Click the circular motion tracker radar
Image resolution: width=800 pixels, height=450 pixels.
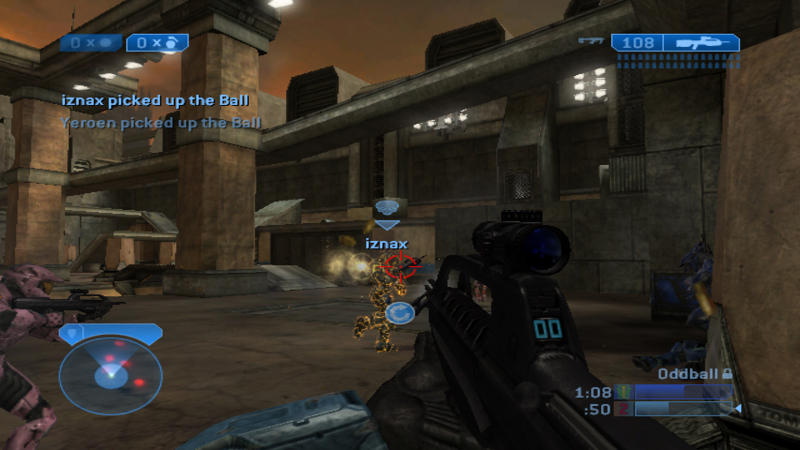pyautogui.click(x=110, y=374)
